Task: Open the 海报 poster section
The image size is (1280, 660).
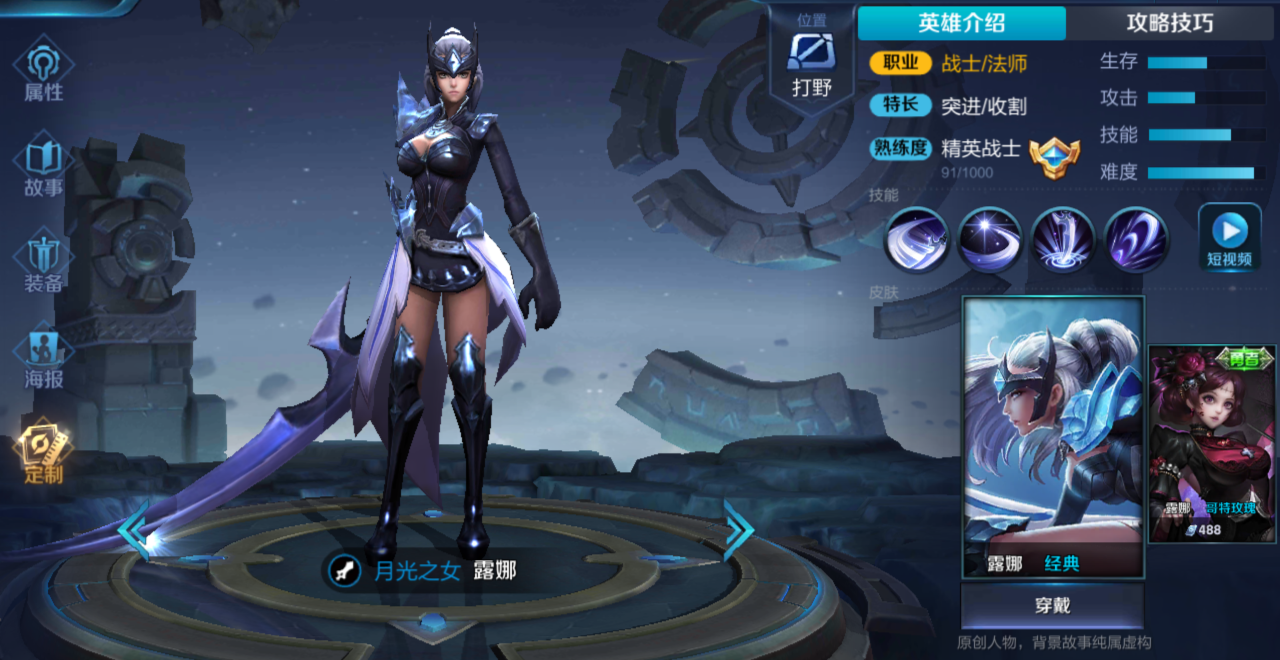Action: tap(43, 357)
